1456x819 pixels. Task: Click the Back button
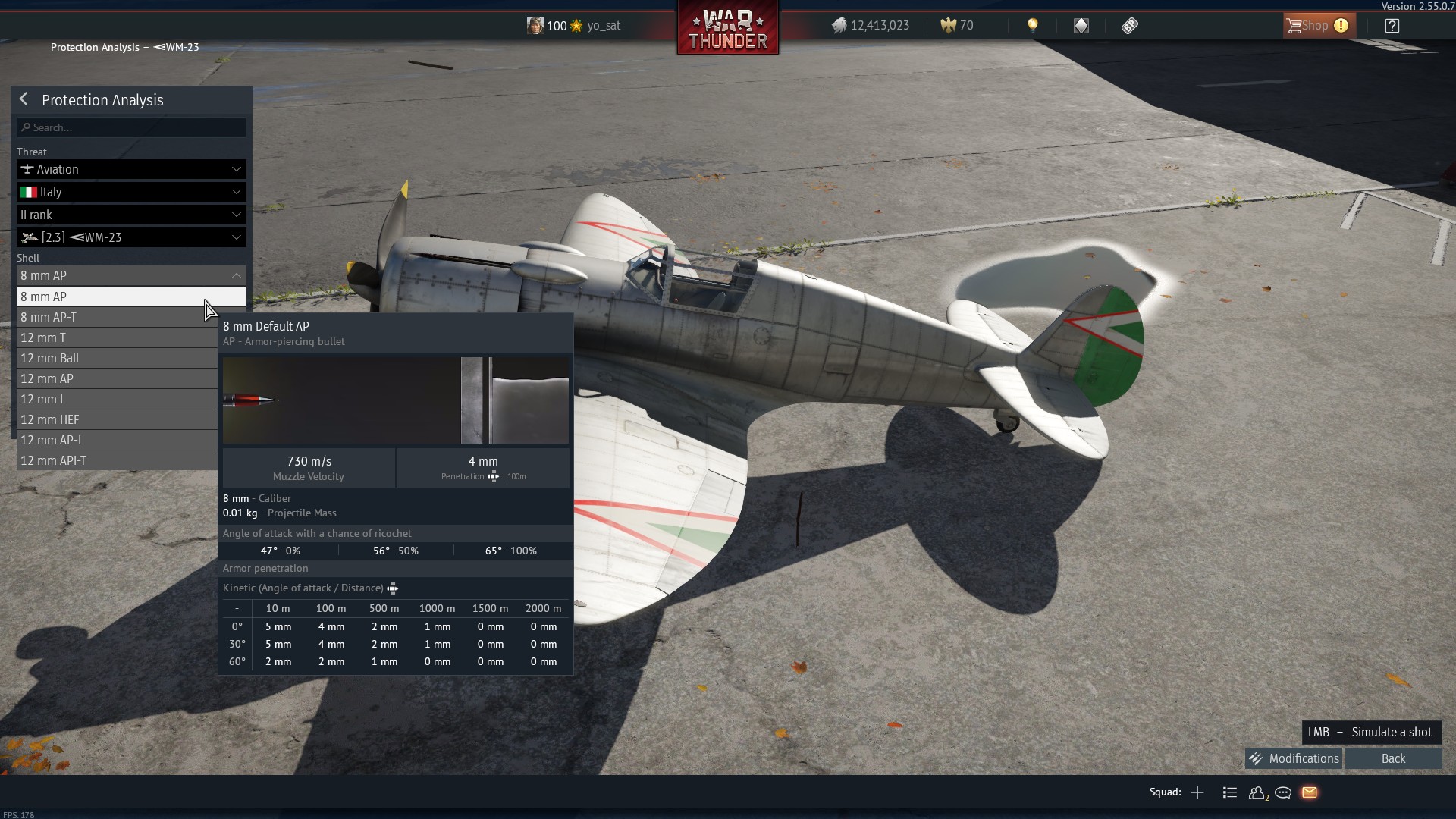pos(1393,758)
